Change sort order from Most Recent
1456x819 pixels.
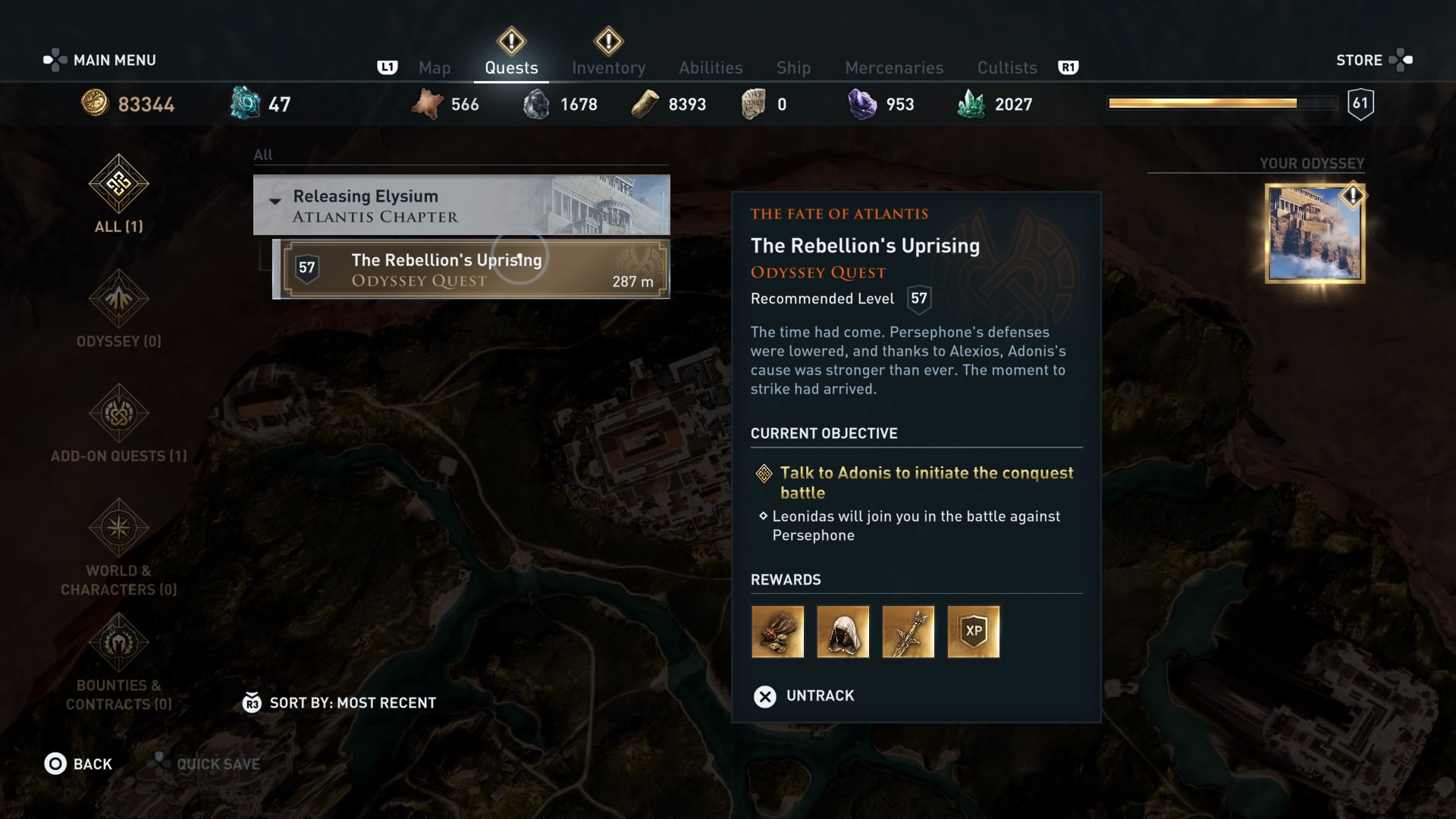(x=339, y=702)
